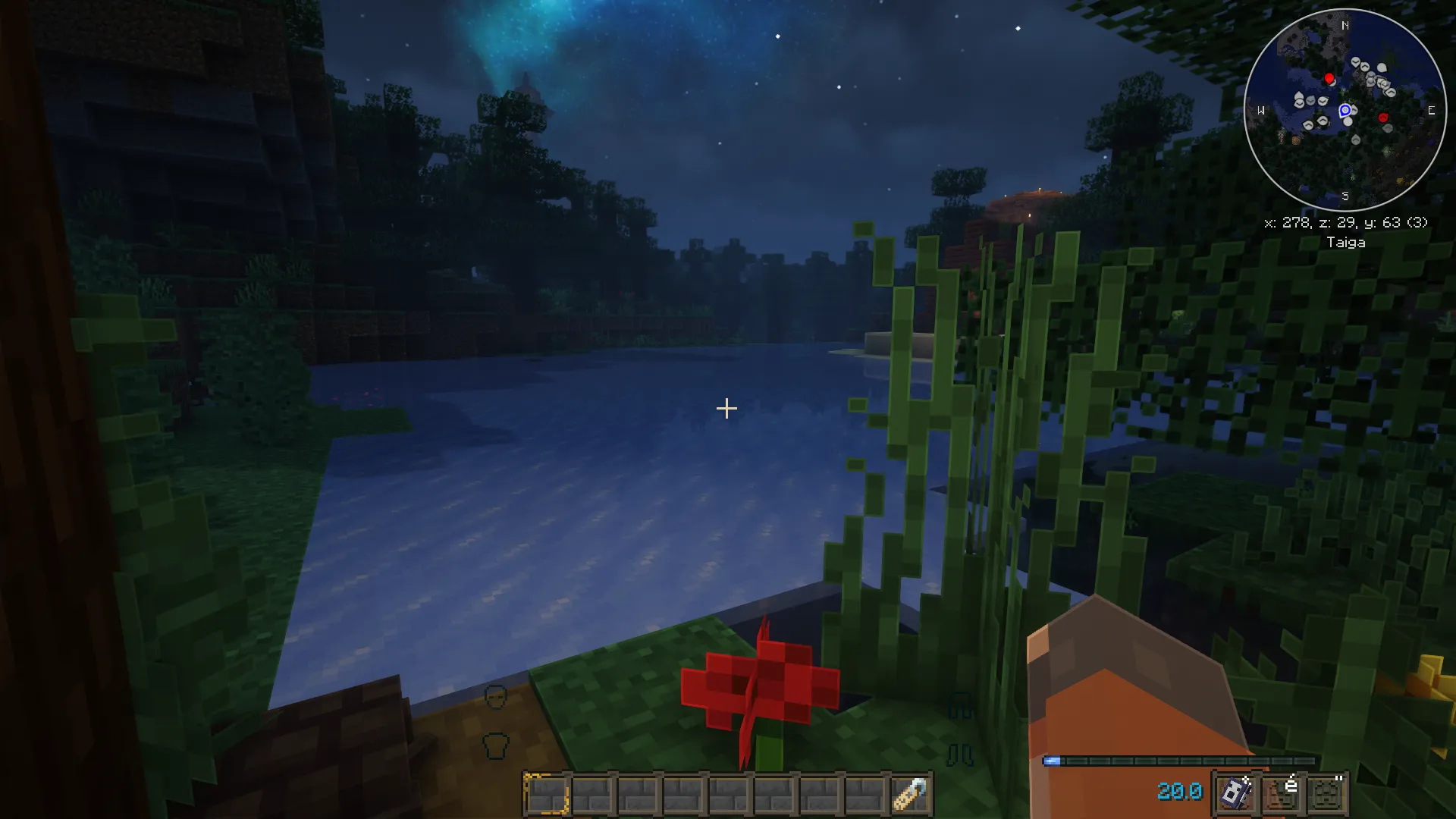Click the empty helmet slot icon left of the hotbar
Viewport: 1456px width, 819px height.
point(496,695)
